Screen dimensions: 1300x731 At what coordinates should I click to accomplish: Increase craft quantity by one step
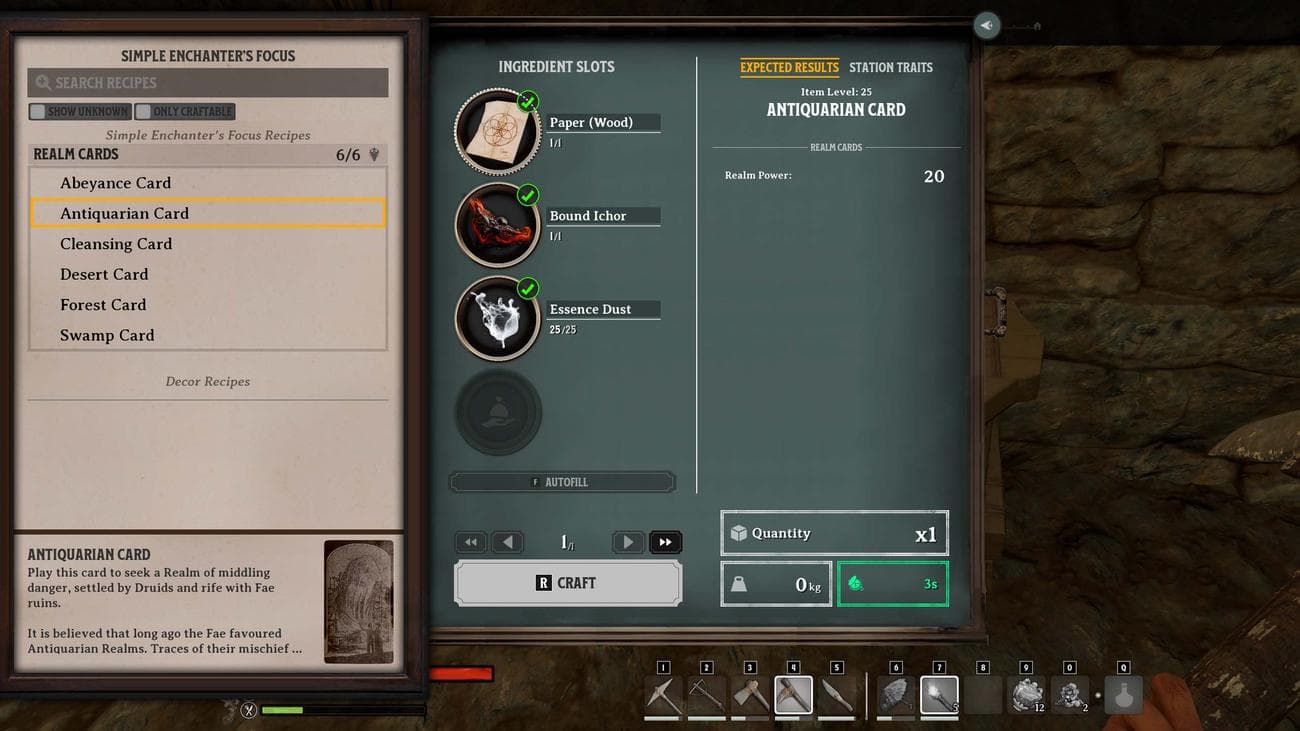point(627,542)
